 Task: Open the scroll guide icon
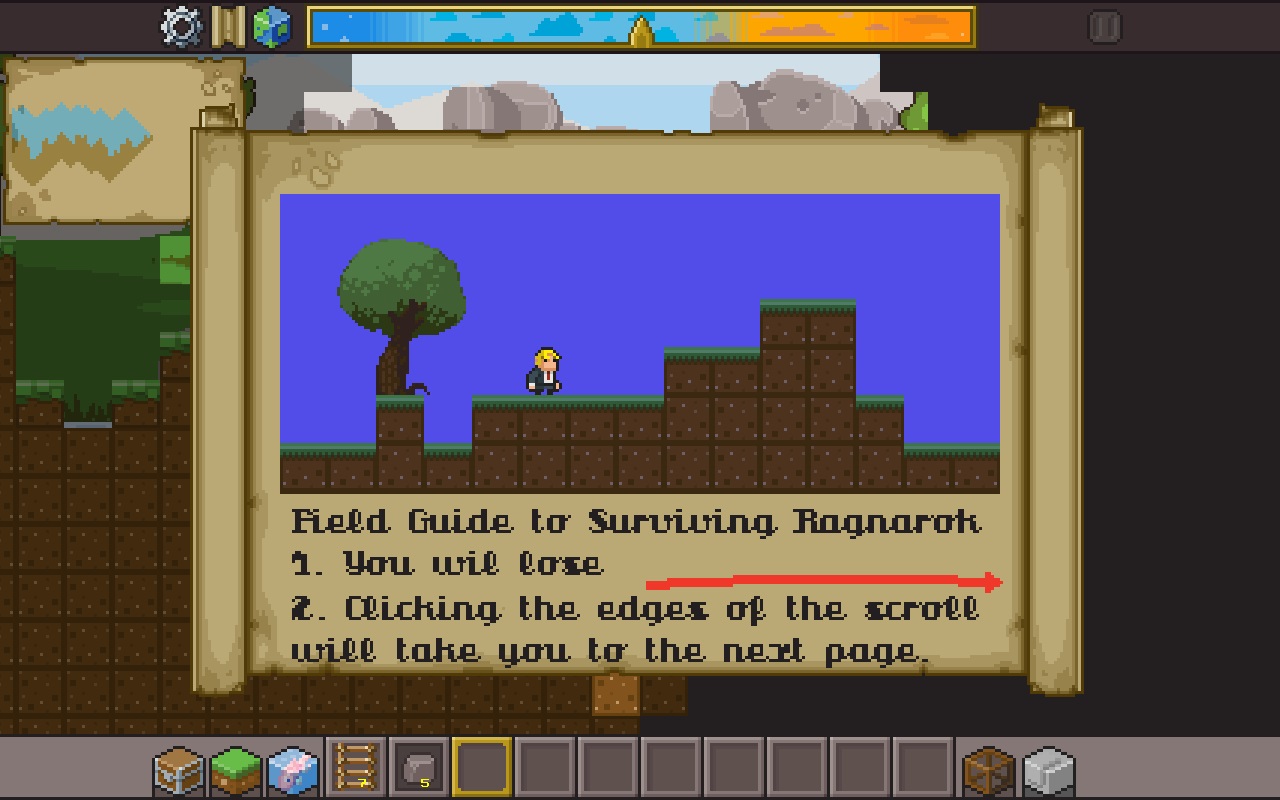228,27
